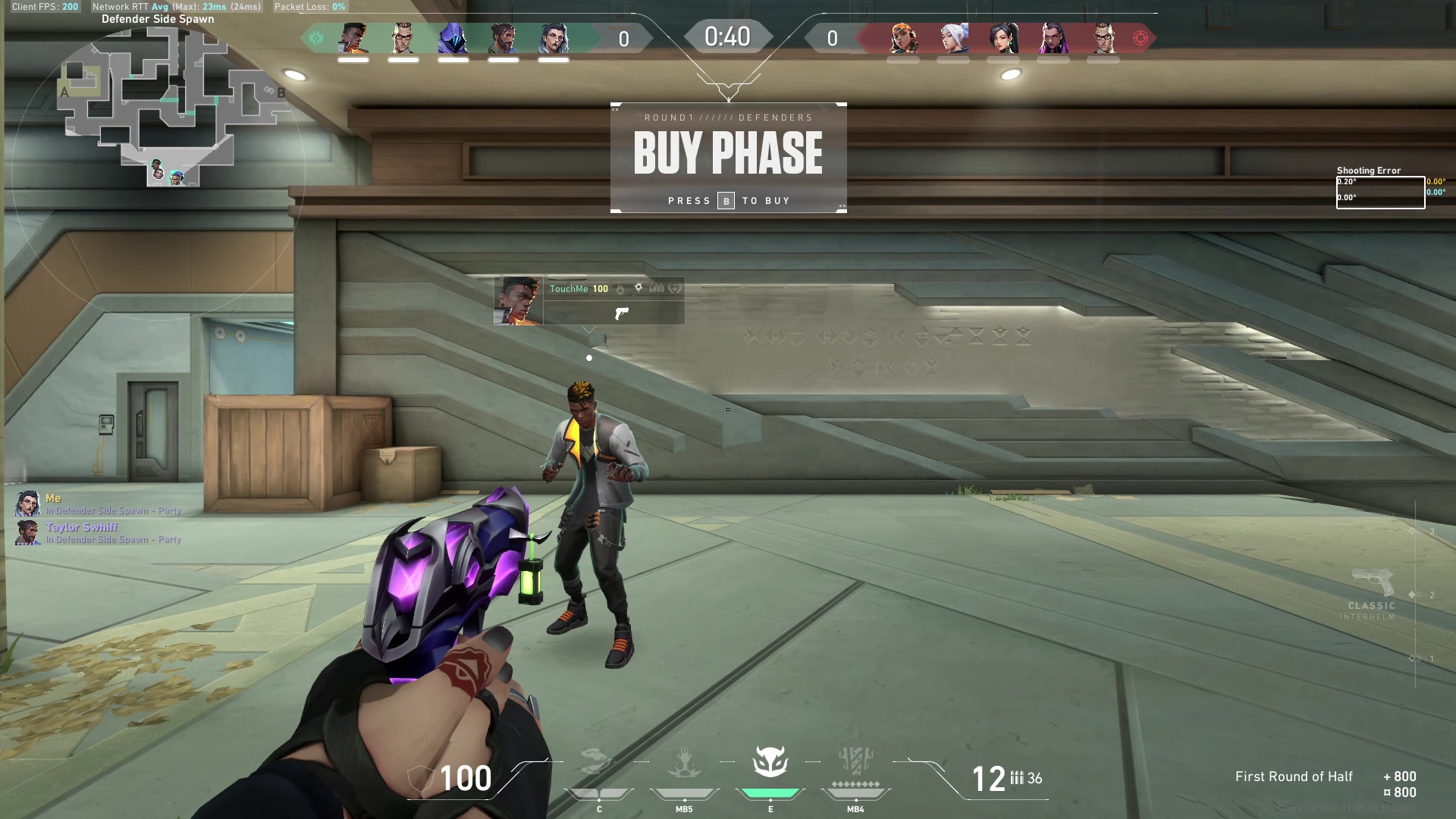Click Omen's portrait in the defender team bar
Image resolution: width=1456 pixels, height=819 pixels.
(452, 36)
